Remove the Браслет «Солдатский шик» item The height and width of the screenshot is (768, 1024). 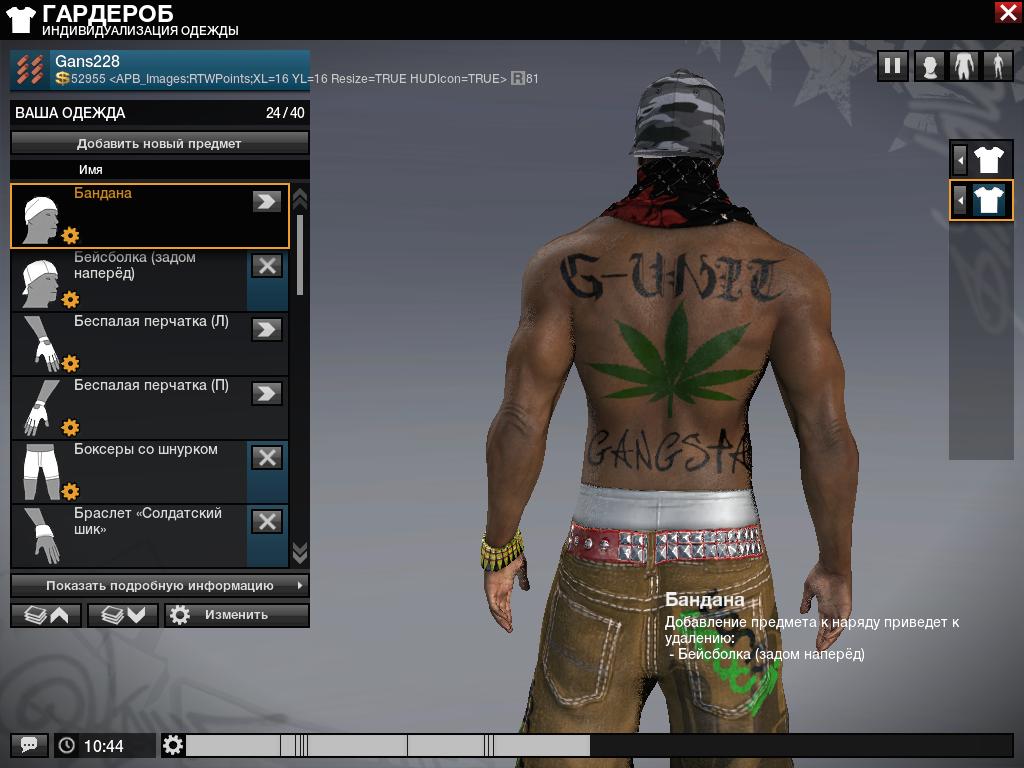click(x=266, y=521)
